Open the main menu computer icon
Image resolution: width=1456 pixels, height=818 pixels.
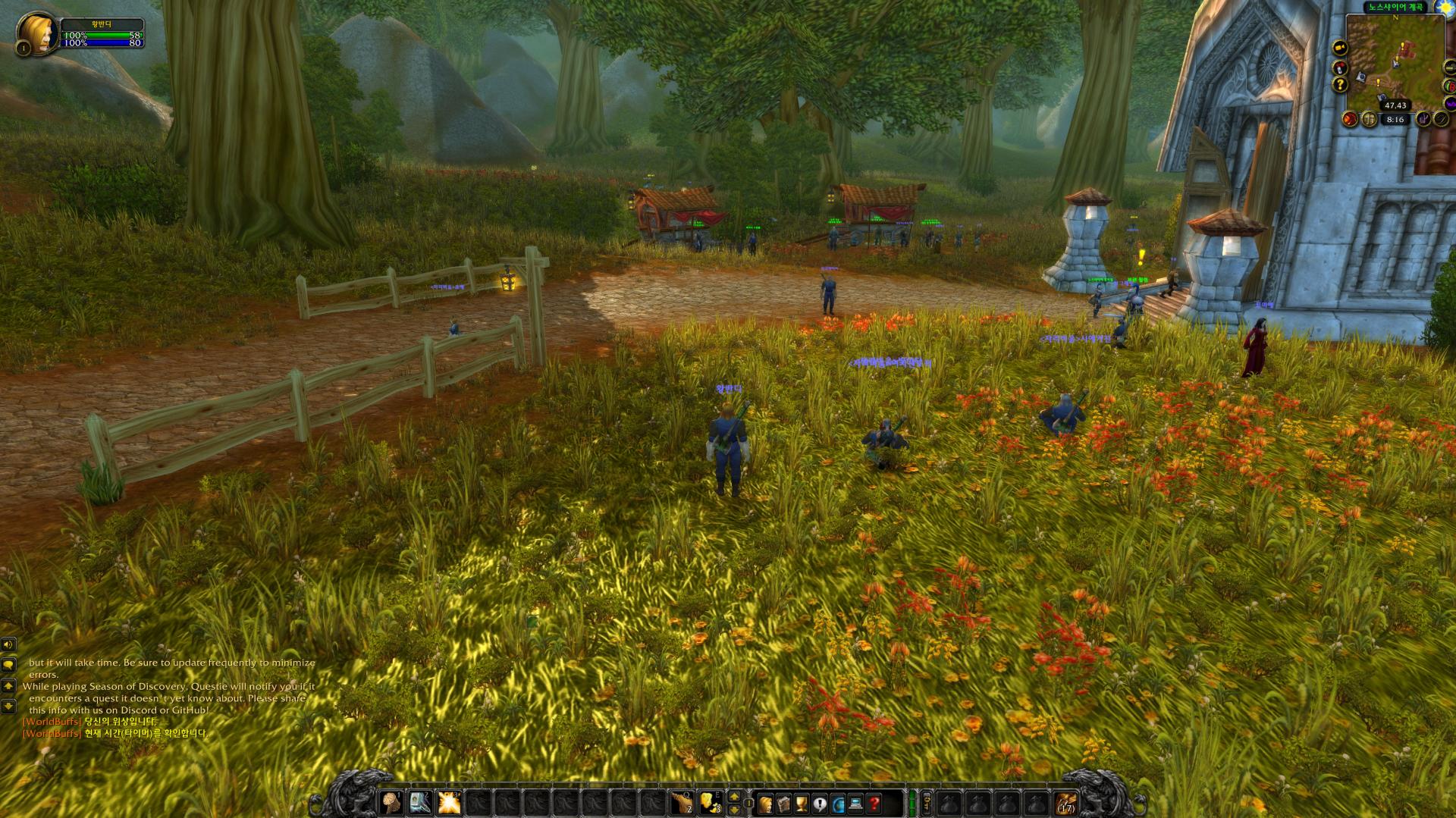(857, 804)
